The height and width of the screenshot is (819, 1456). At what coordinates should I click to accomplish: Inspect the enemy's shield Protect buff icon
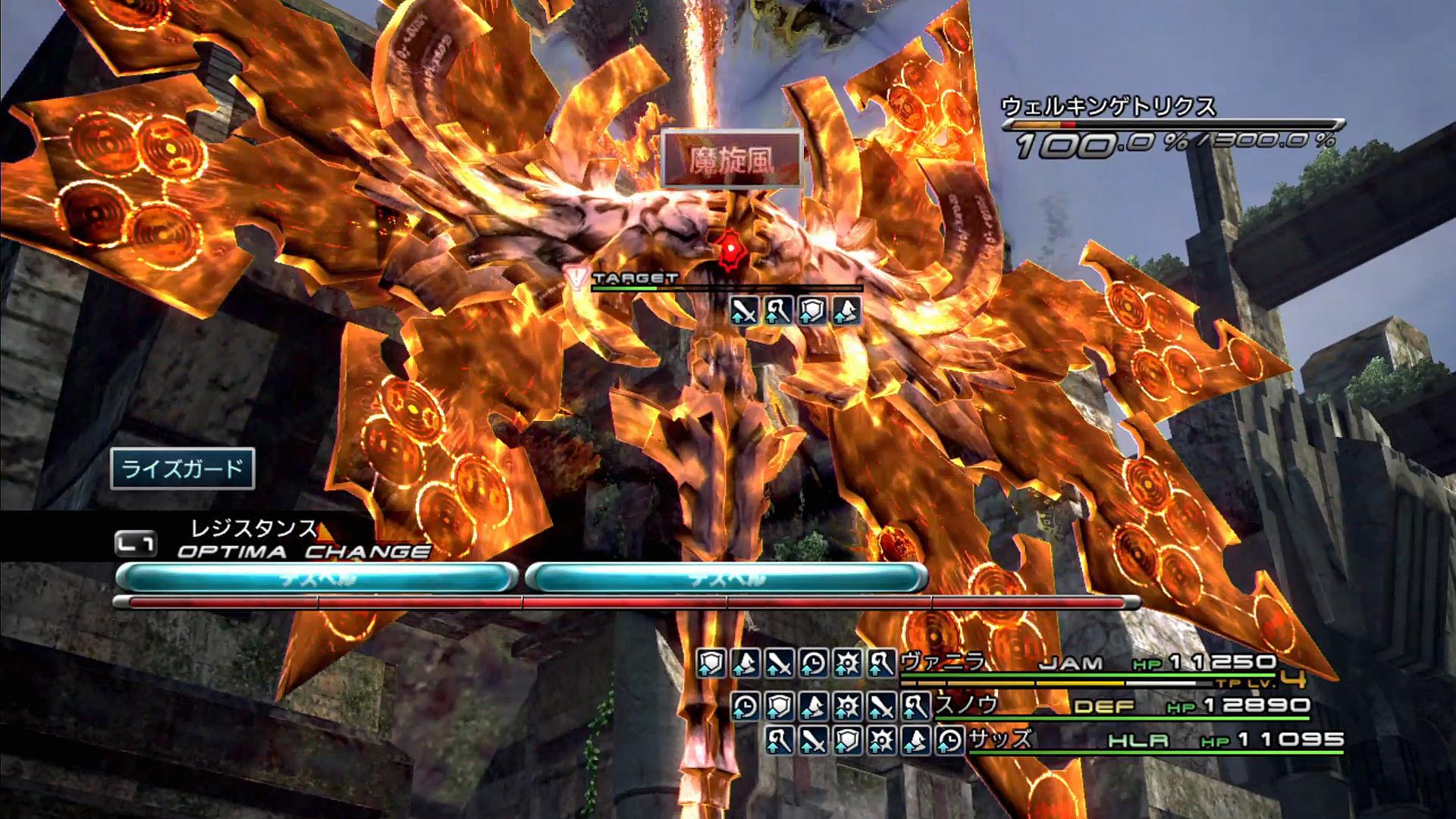click(812, 311)
